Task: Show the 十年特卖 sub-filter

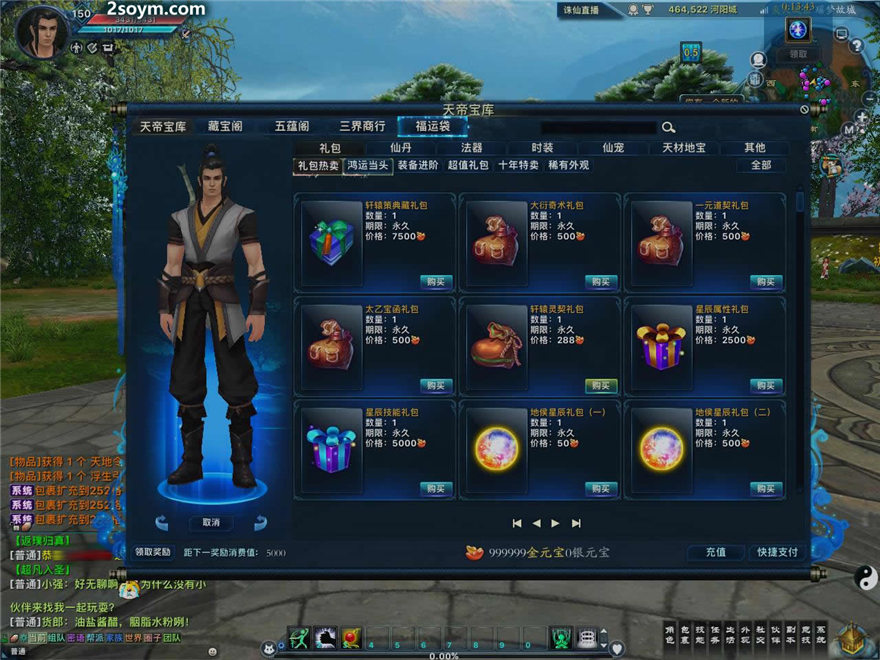Action: [518, 166]
